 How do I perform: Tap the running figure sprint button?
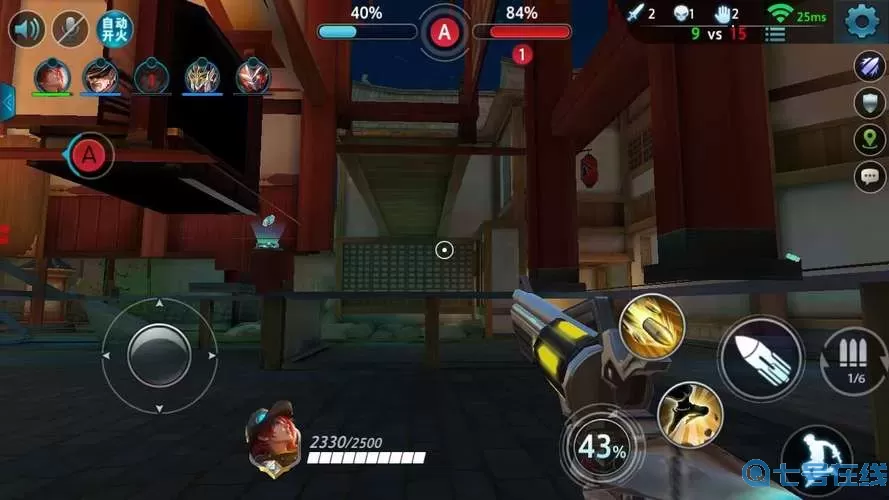pos(816,463)
